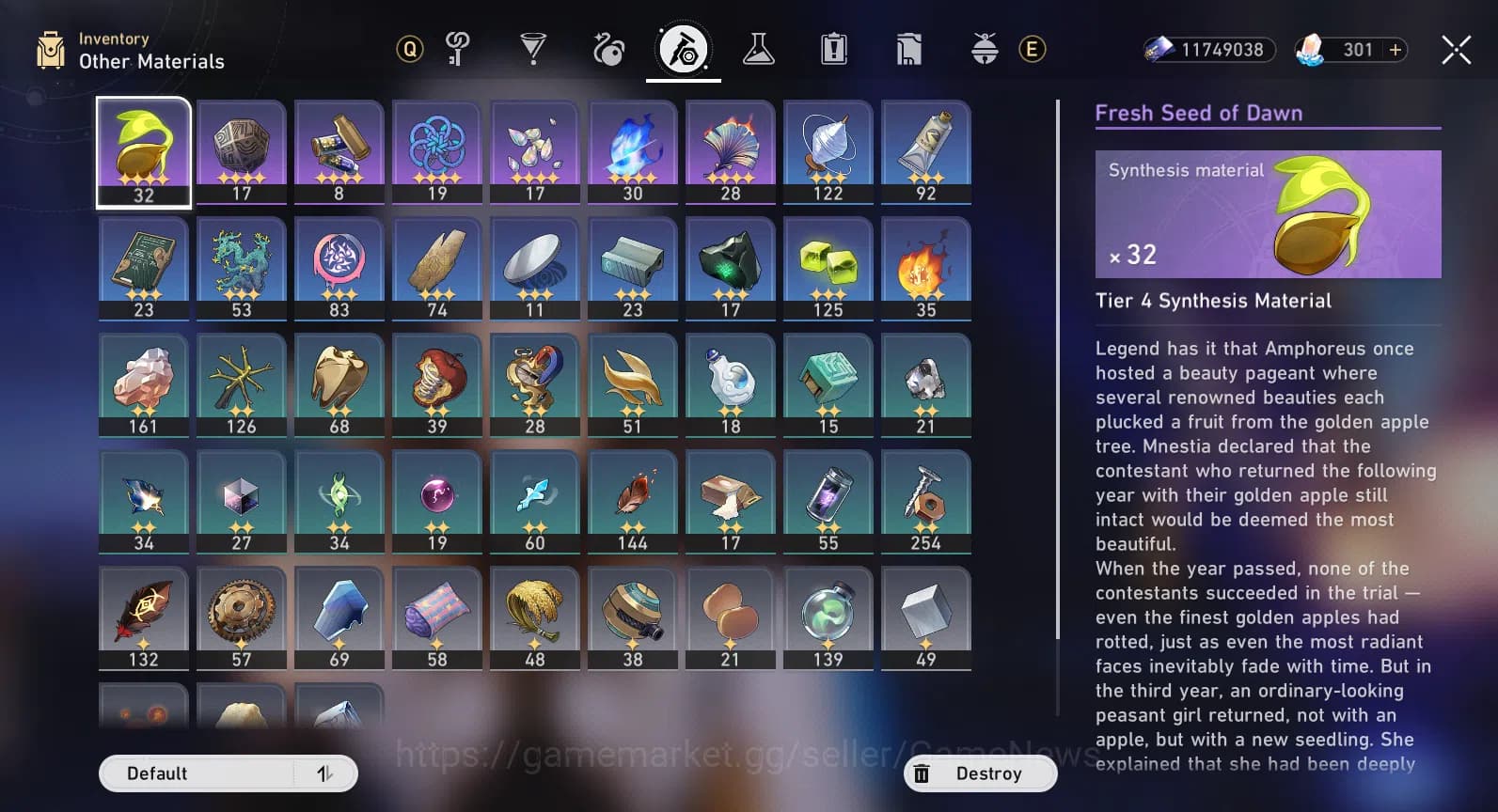Screen dimensions: 1498x812
Task: Select the rotten apple core item
Action: (437, 384)
